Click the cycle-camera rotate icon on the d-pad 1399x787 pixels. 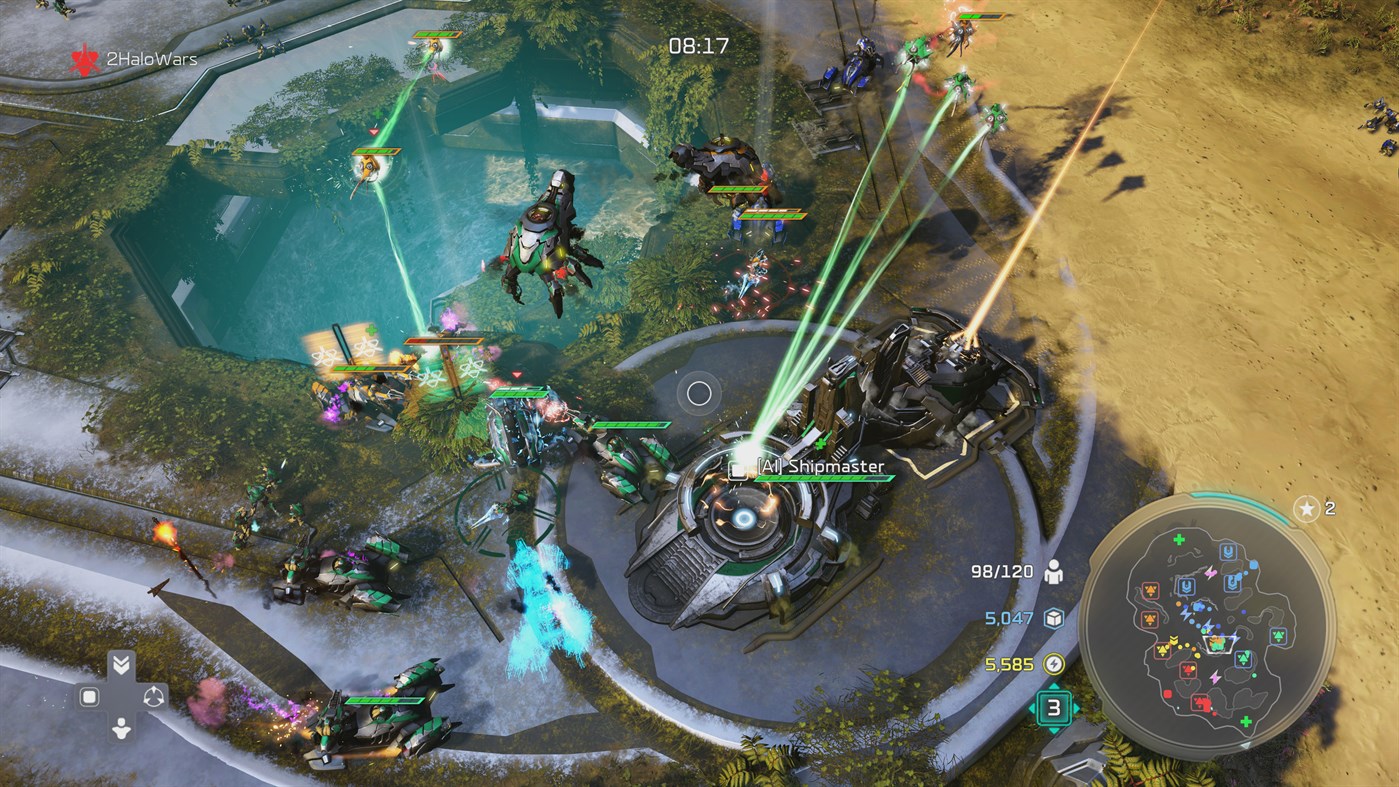tap(153, 697)
